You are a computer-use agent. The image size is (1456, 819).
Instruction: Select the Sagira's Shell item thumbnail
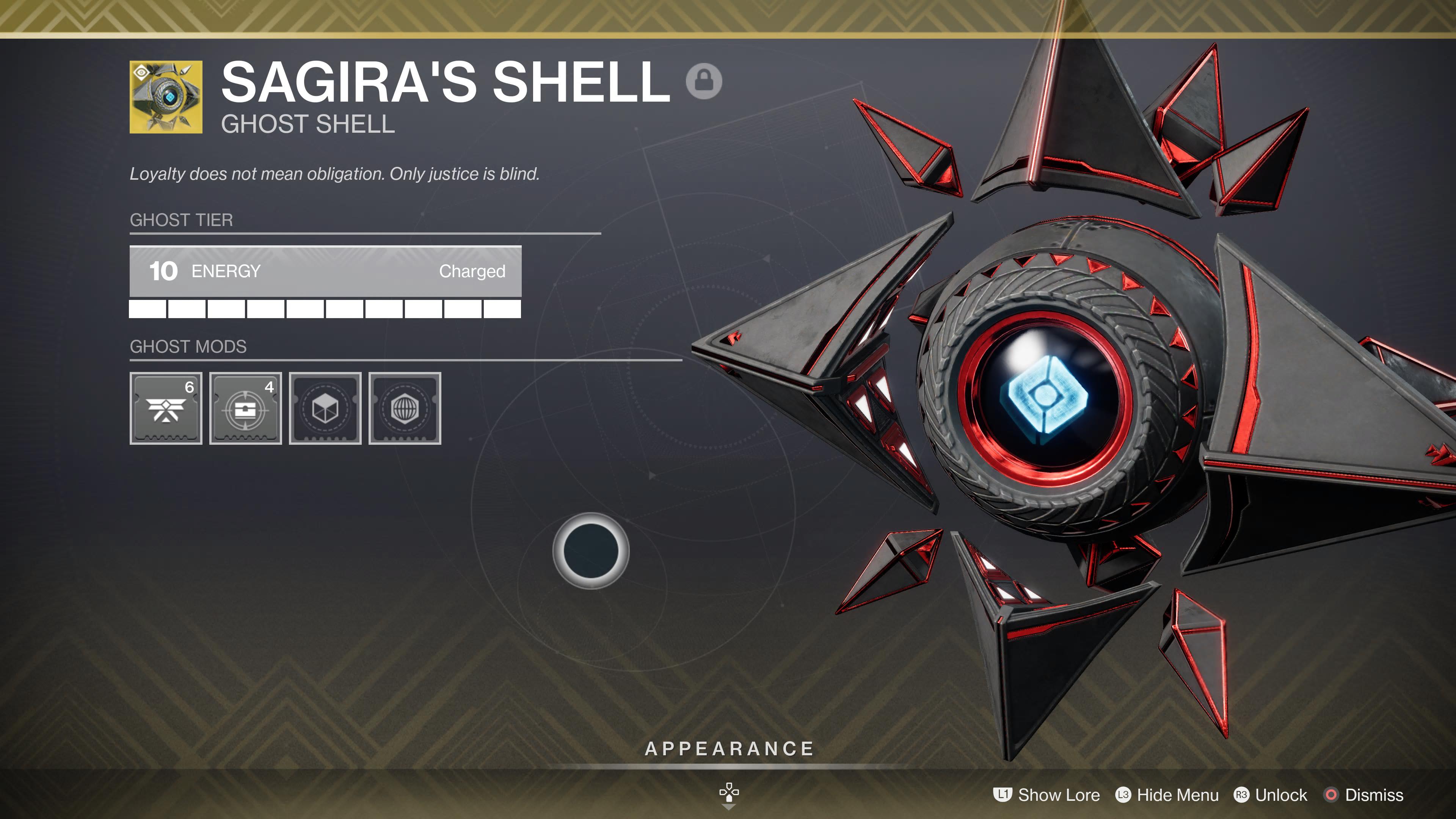[x=166, y=98]
